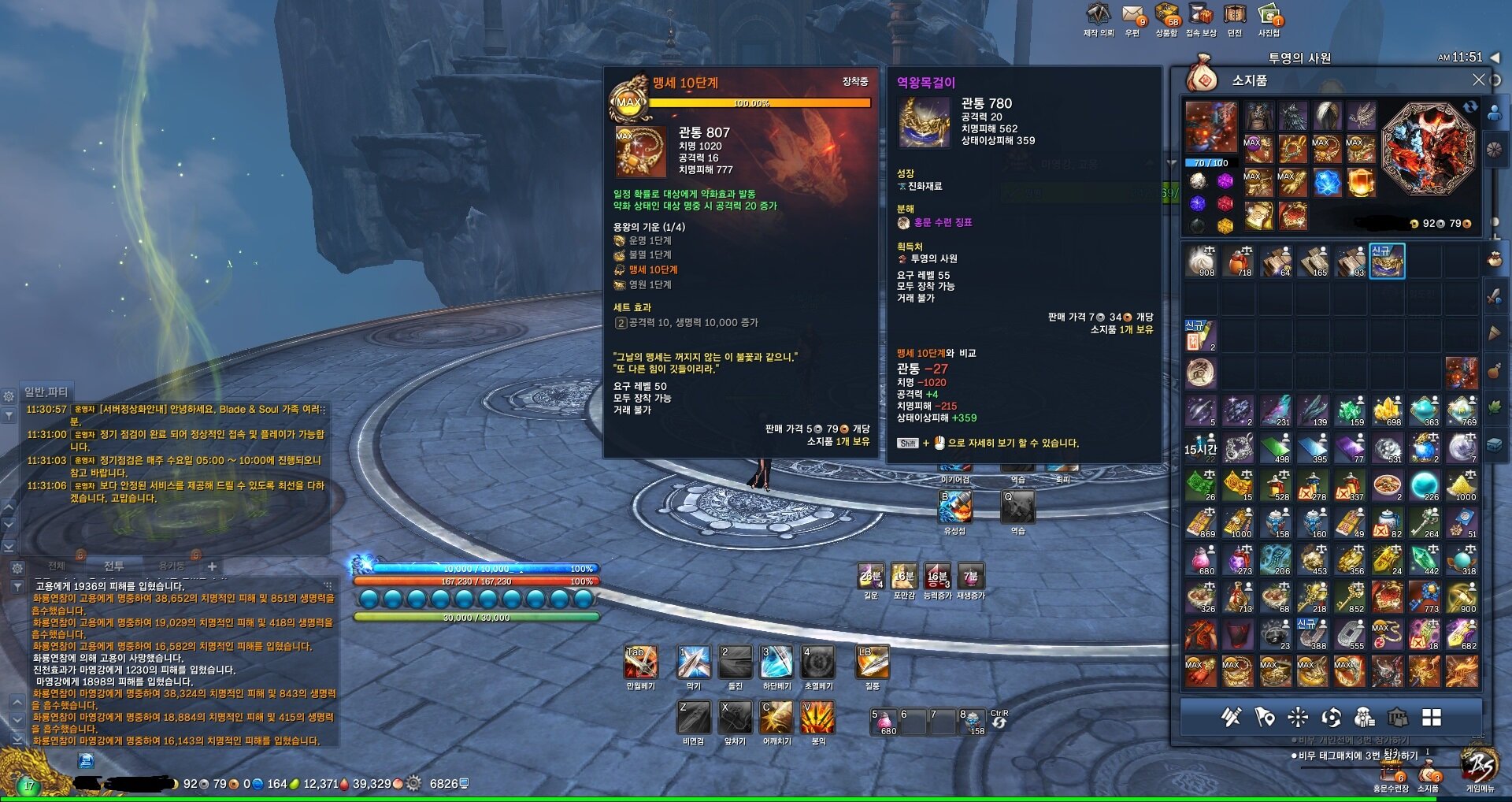The image size is (1512, 802).
Task: Use the 질풍 LB skill
Action: point(873,663)
